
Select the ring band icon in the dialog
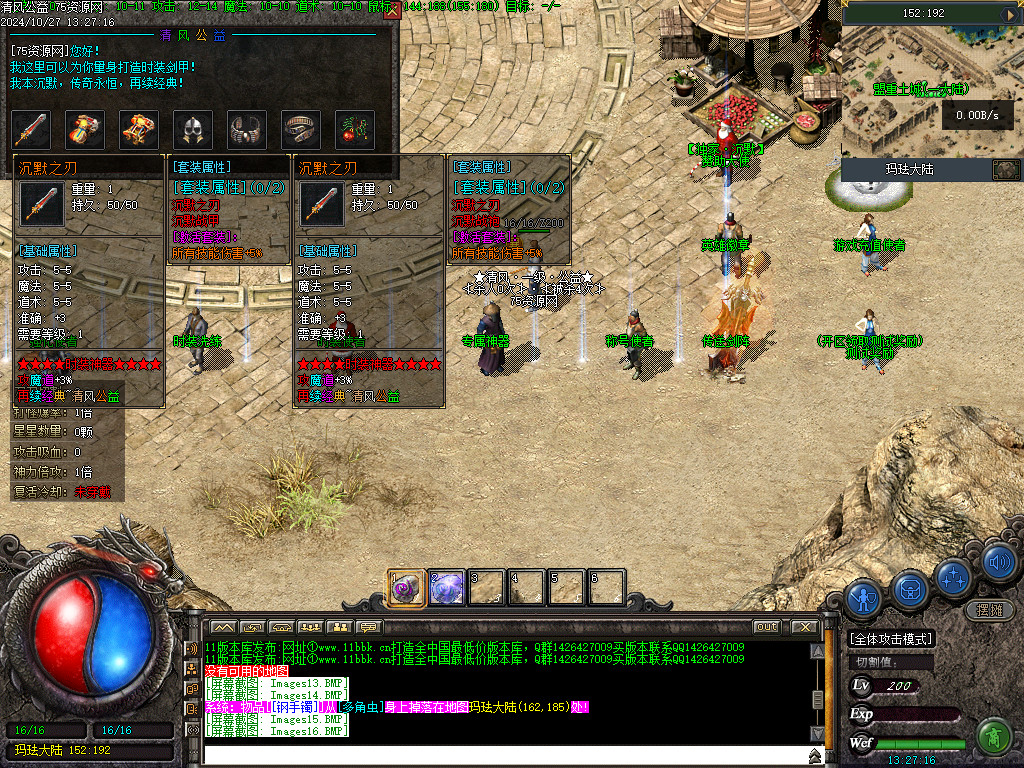point(301,130)
